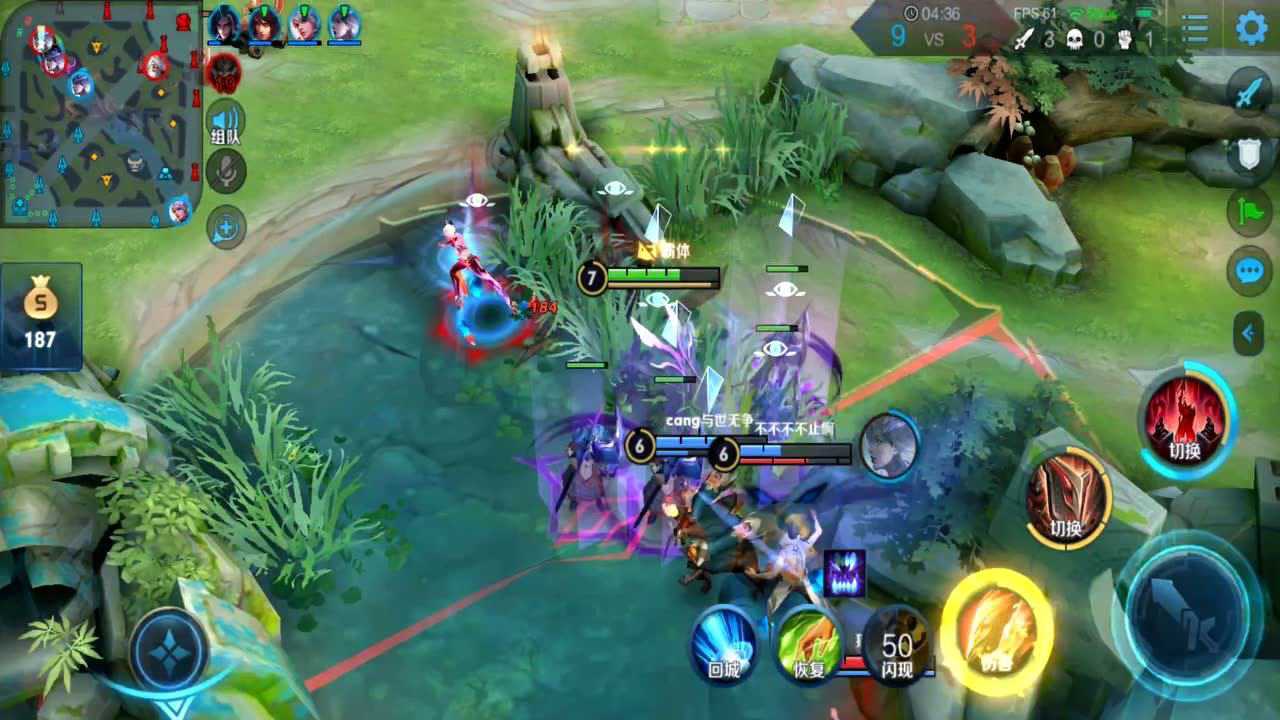
Task: Open the scoreboard list icon
Action: (1194, 30)
